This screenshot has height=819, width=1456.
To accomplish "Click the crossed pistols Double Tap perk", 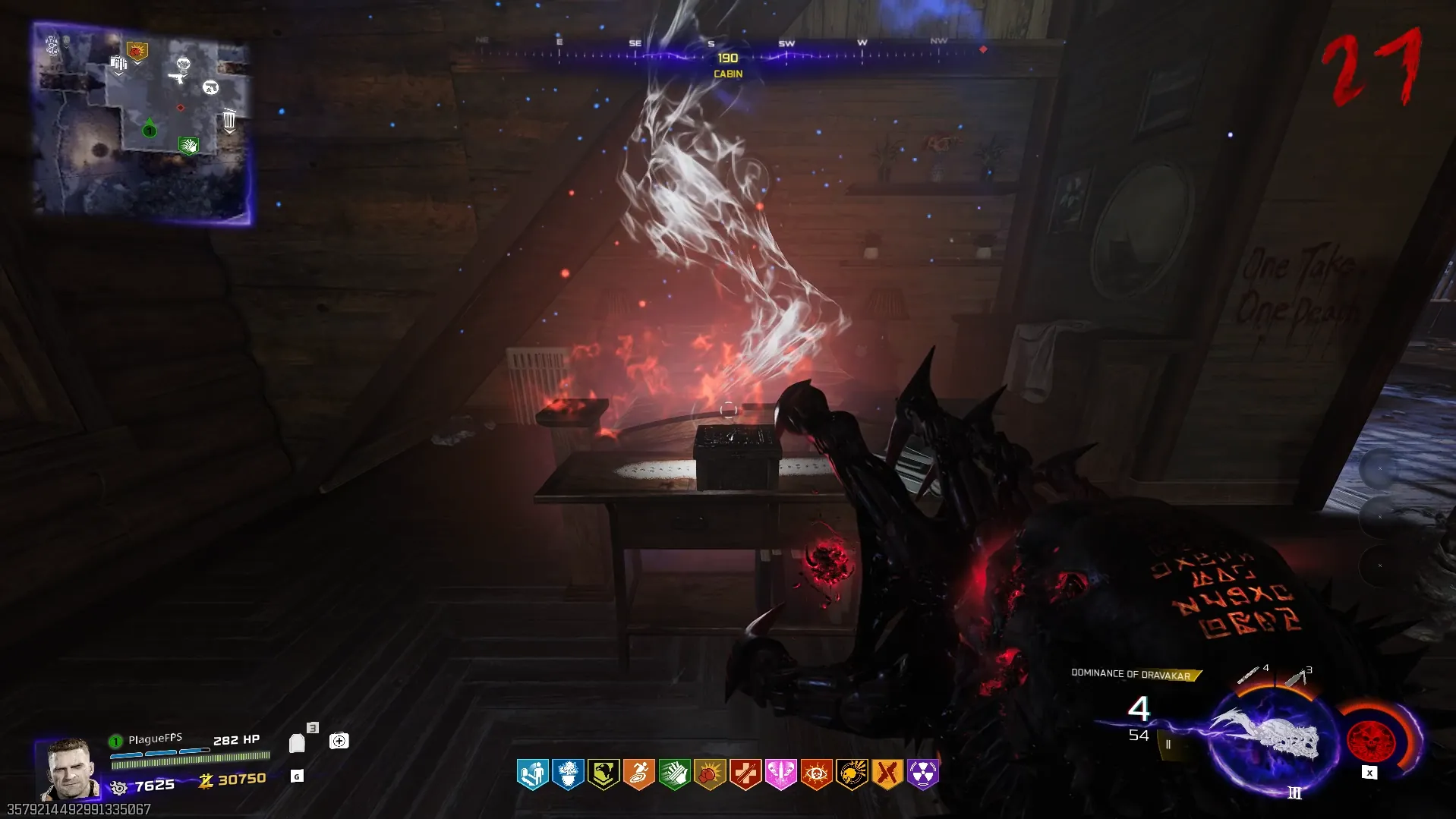I will pyautogui.click(x=887, y=774).
